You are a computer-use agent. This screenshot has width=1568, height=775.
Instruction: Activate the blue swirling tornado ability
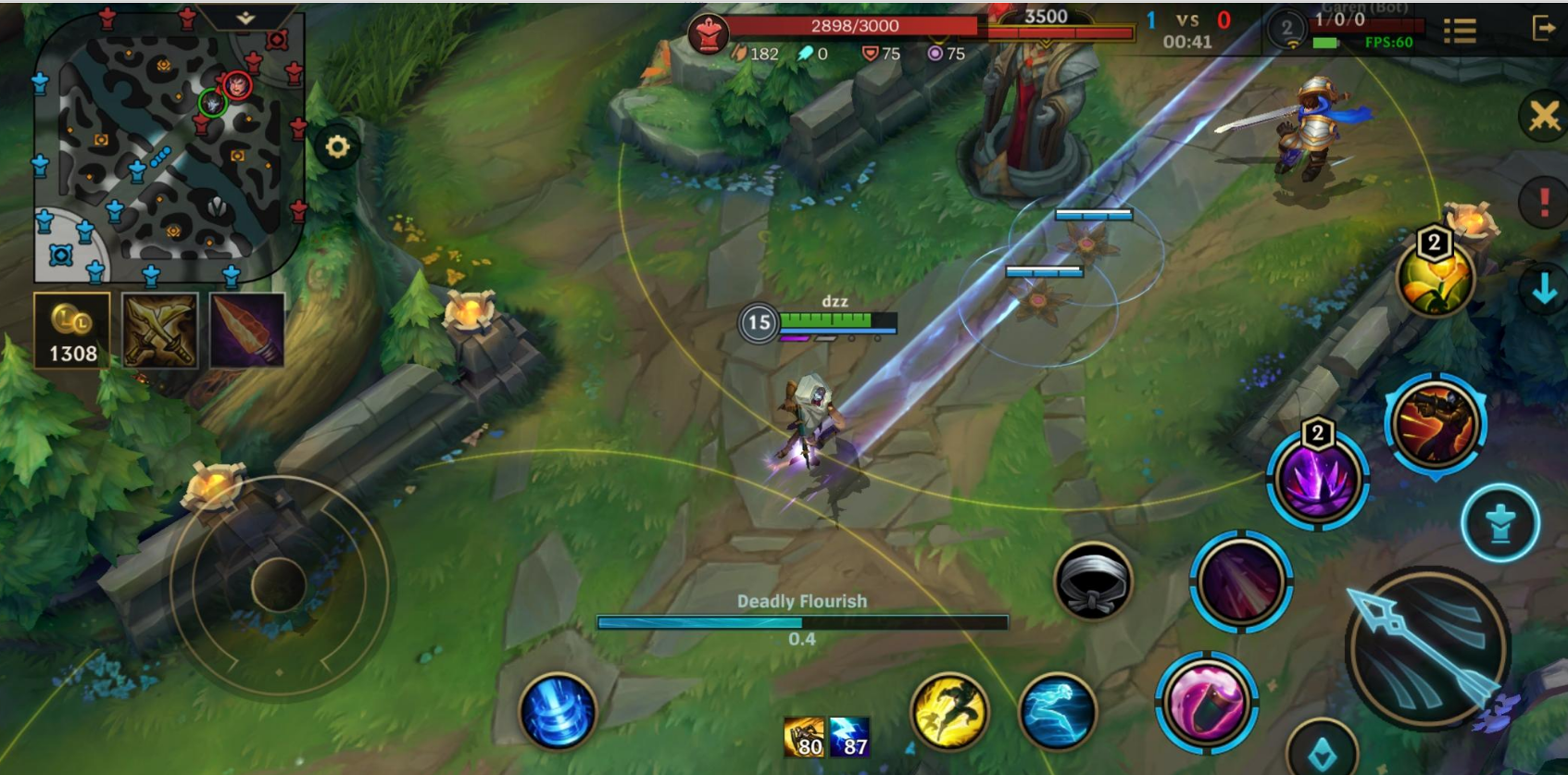(x=558, y=711)
